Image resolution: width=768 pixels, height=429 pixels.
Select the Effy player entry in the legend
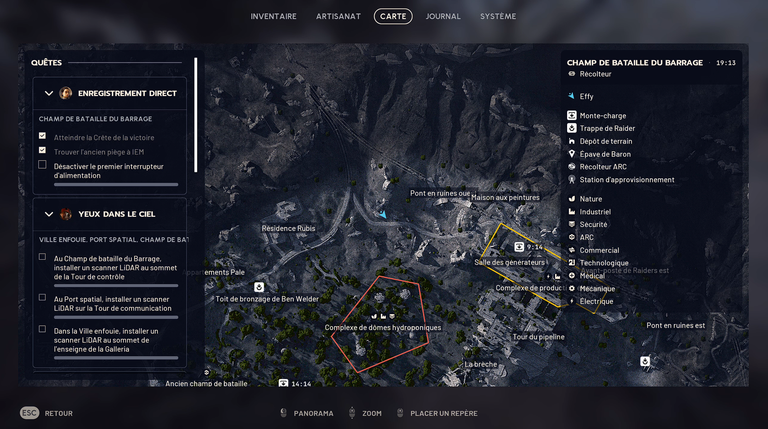(586, 96)
